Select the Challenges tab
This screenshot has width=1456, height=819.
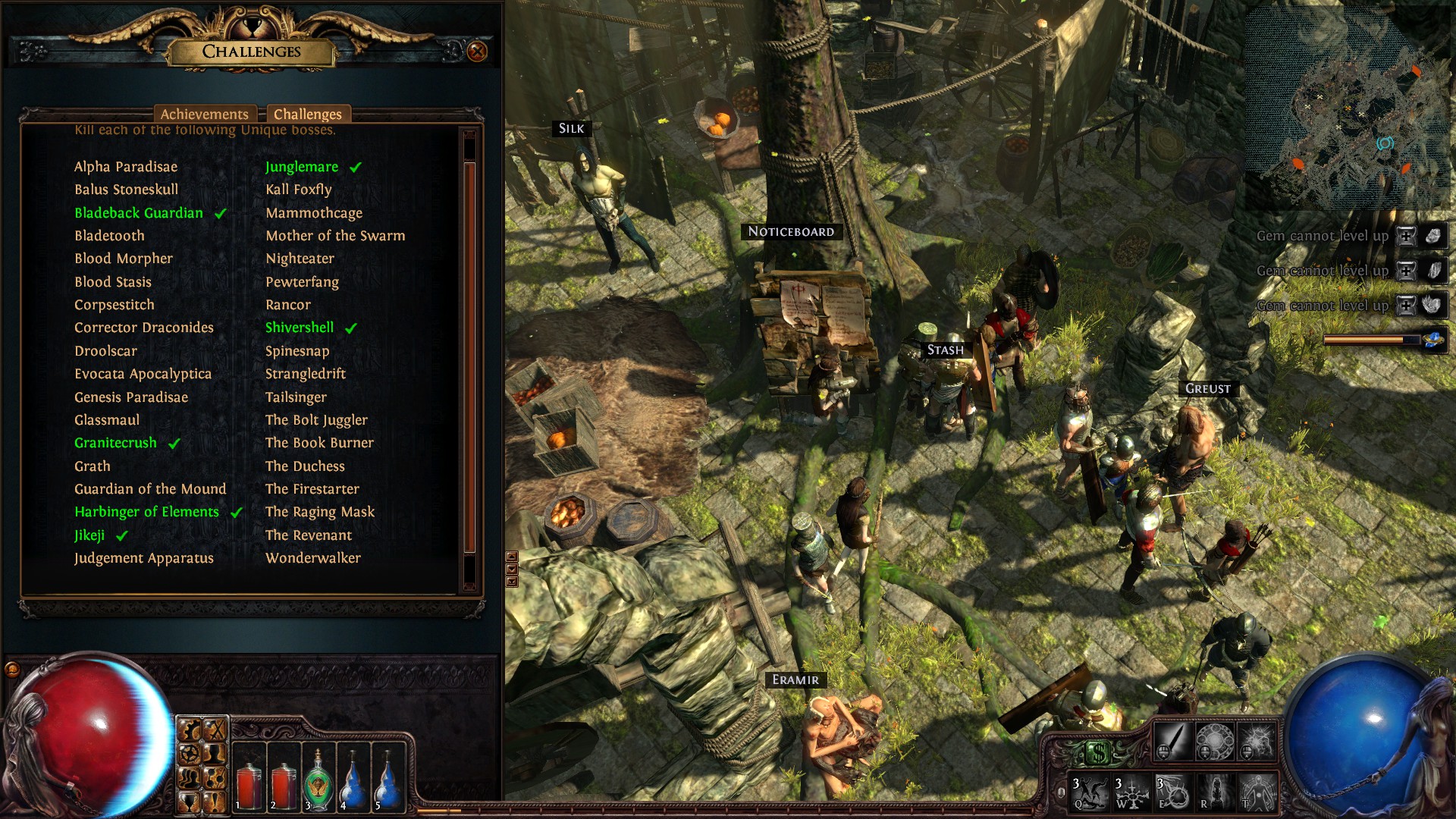307,114
